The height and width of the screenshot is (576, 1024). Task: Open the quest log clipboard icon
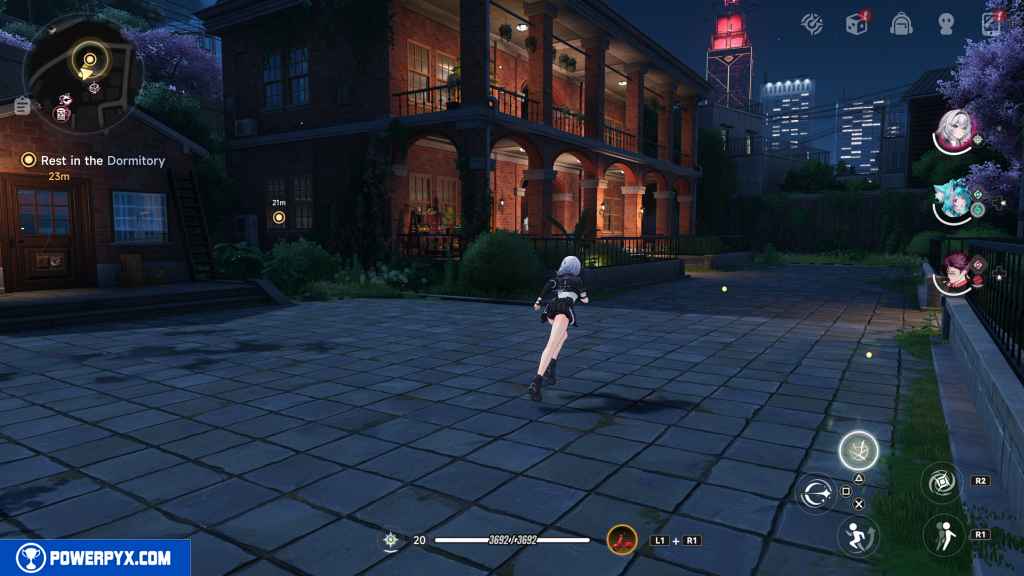pyautogui.click(x=22, y=106)
